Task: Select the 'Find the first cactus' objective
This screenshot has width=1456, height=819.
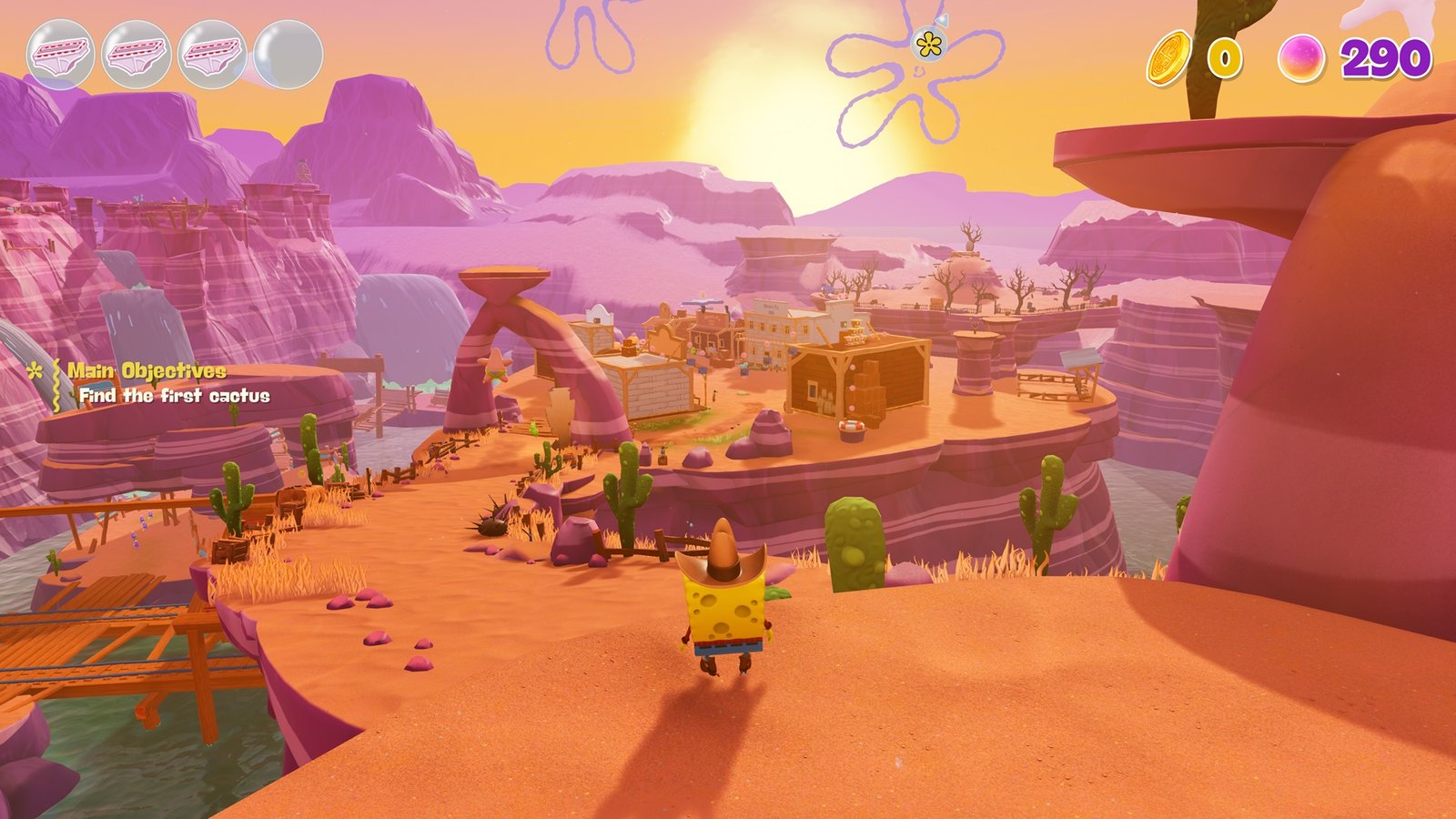Action: point(174,396)
